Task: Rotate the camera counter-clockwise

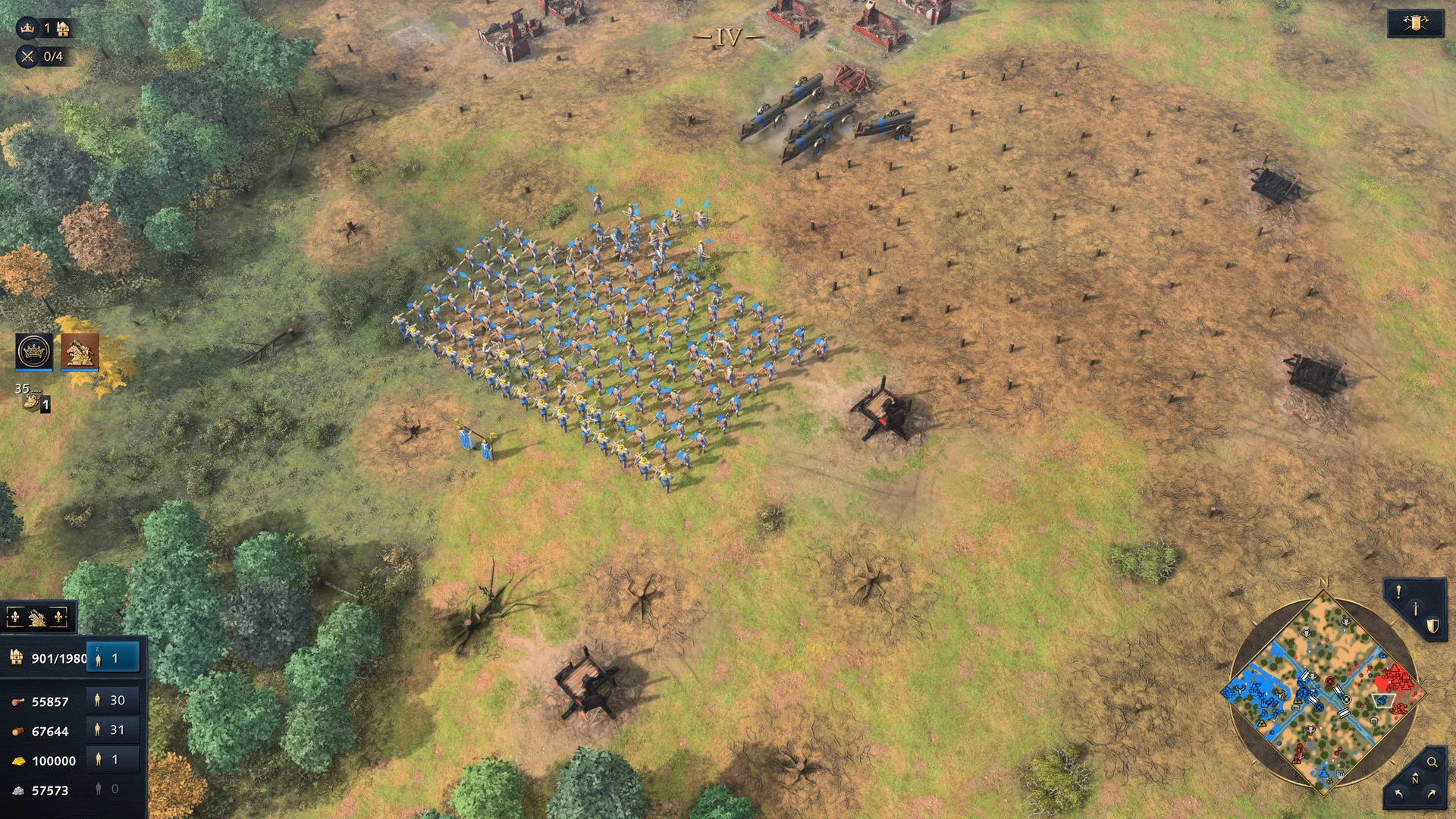Action: pyautogui.click(x=1399, y=795)
